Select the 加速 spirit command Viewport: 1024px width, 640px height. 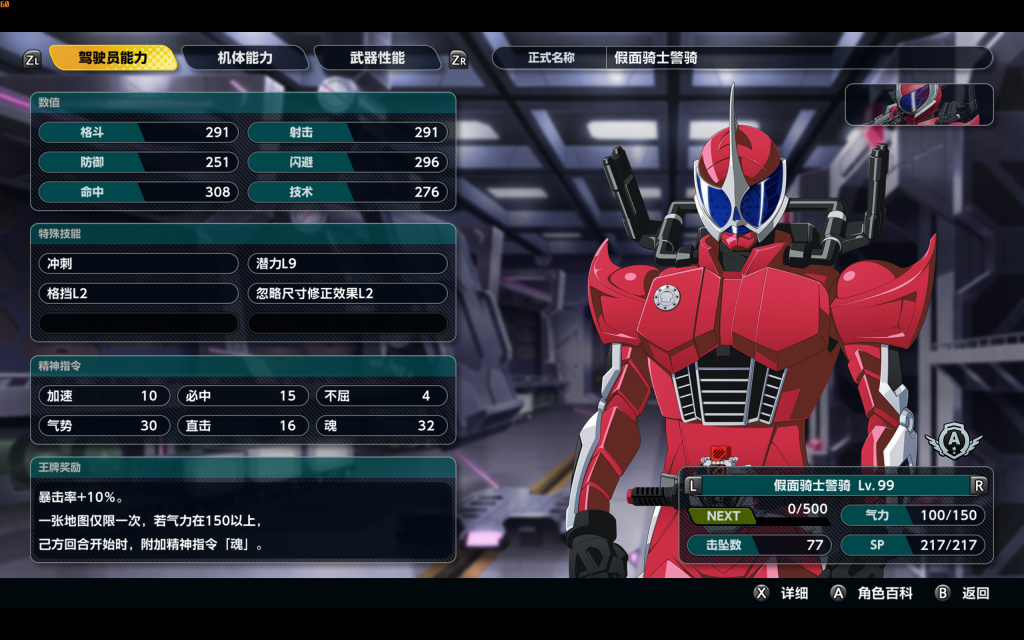click(x=104, y=396)
